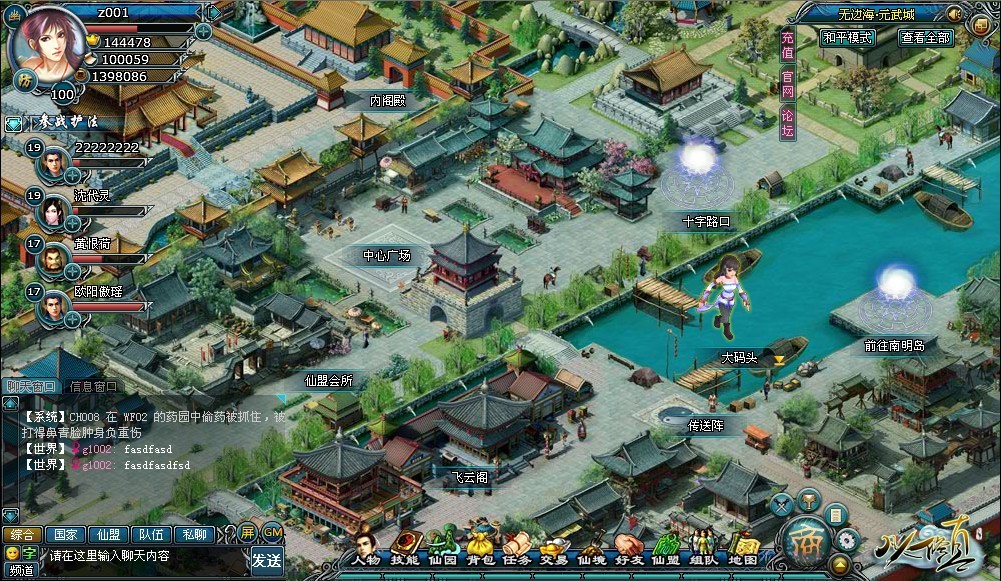Click the GM round button
The height and width of the screenshot is (581, 1001).
pos(271,531)
